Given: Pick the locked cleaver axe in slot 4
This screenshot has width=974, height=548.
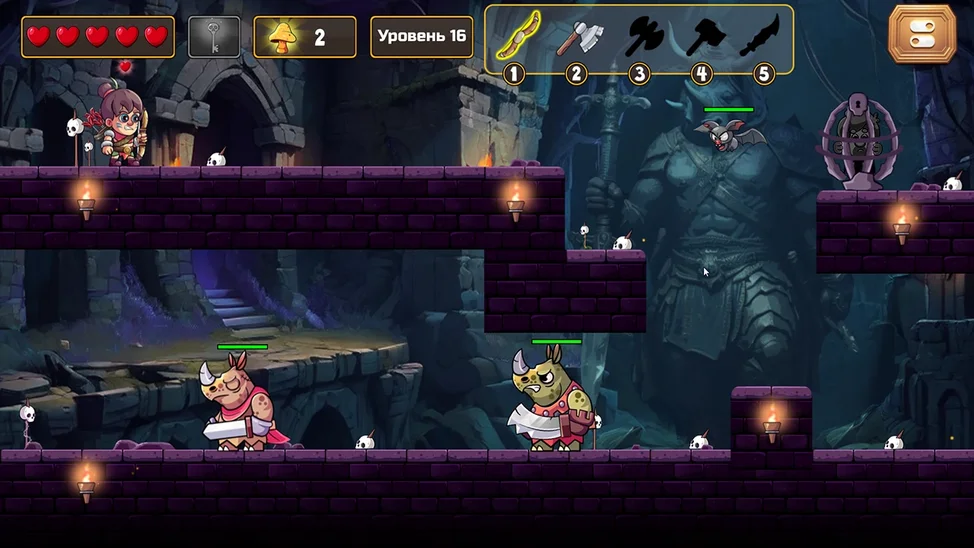Looking at the screenshot, I should click(x=704, y=38).
